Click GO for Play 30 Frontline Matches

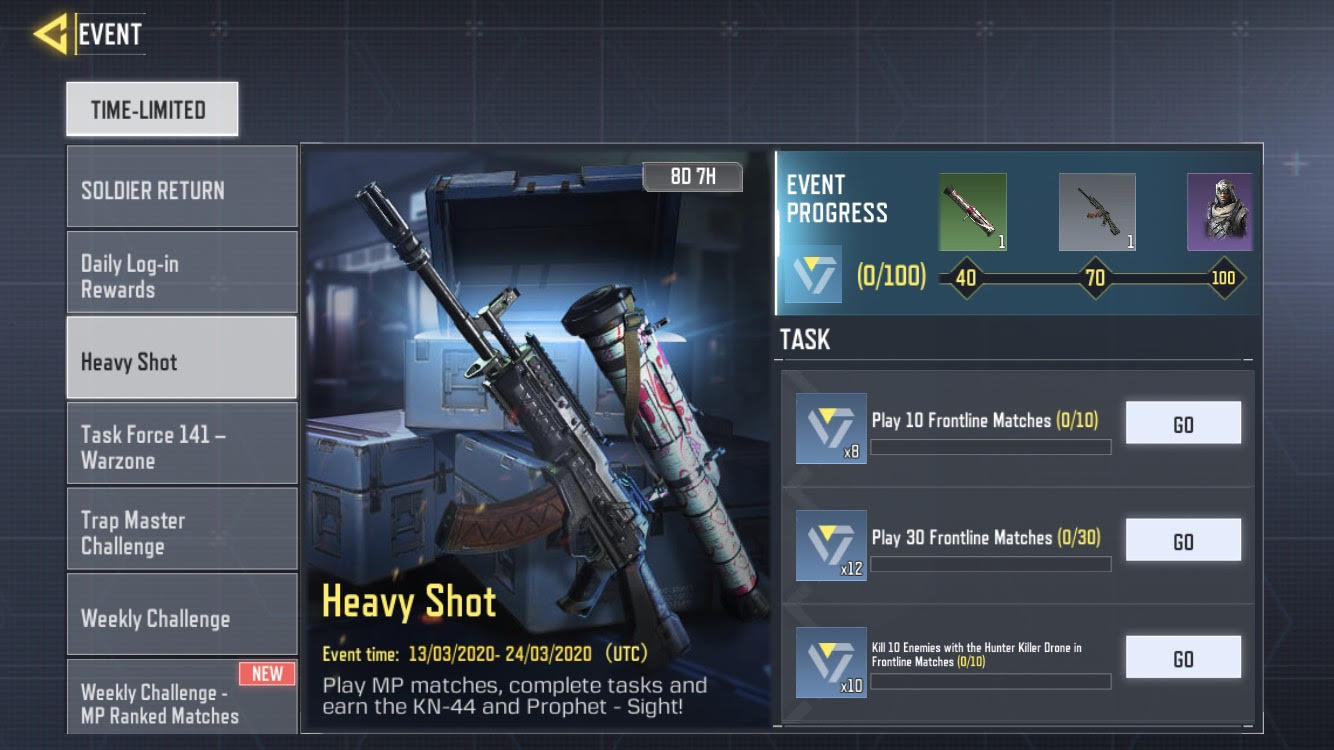[x=1183, y=541]
